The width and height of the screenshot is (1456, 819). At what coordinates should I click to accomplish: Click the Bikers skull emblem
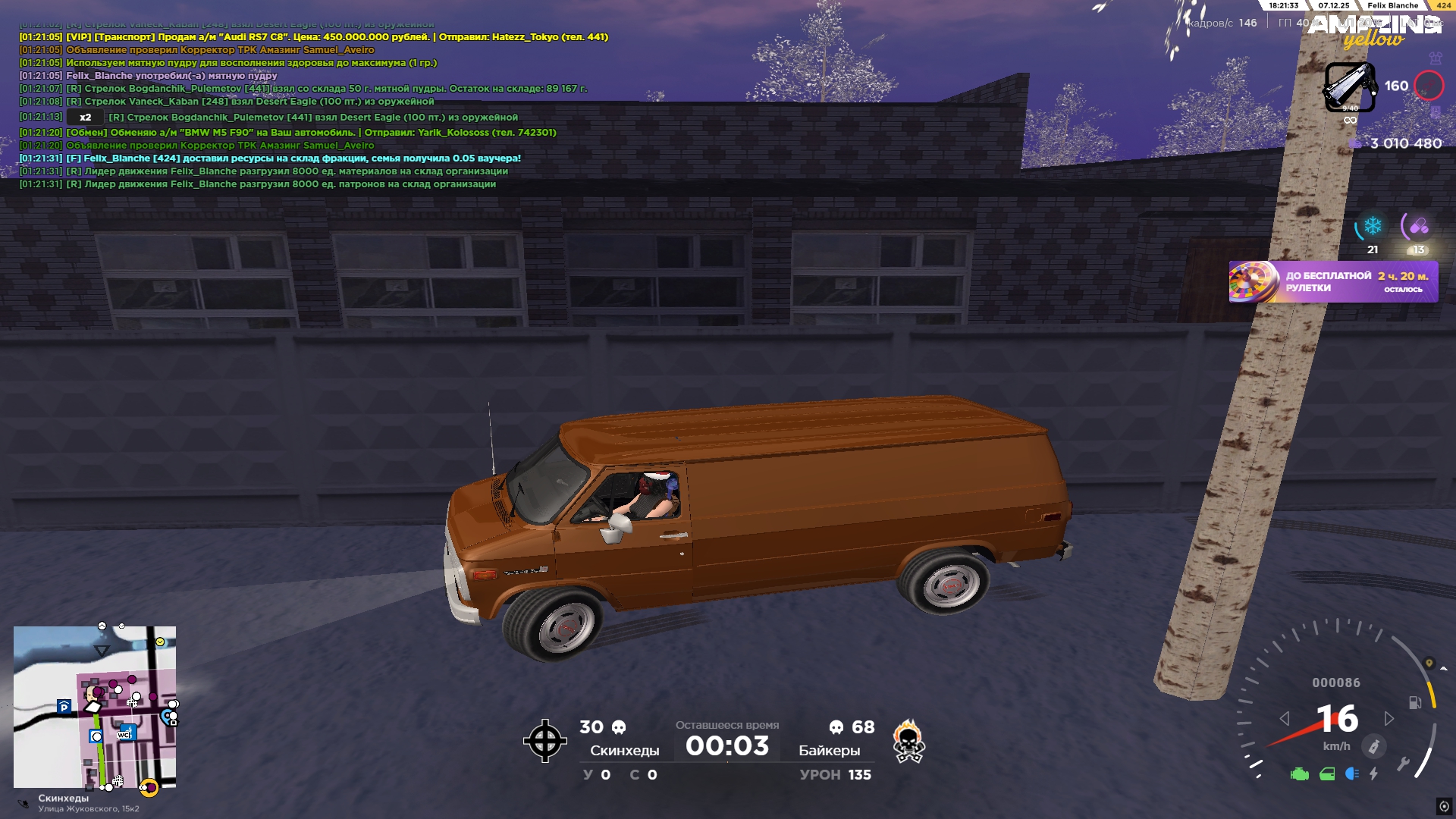tap(908, 741)
